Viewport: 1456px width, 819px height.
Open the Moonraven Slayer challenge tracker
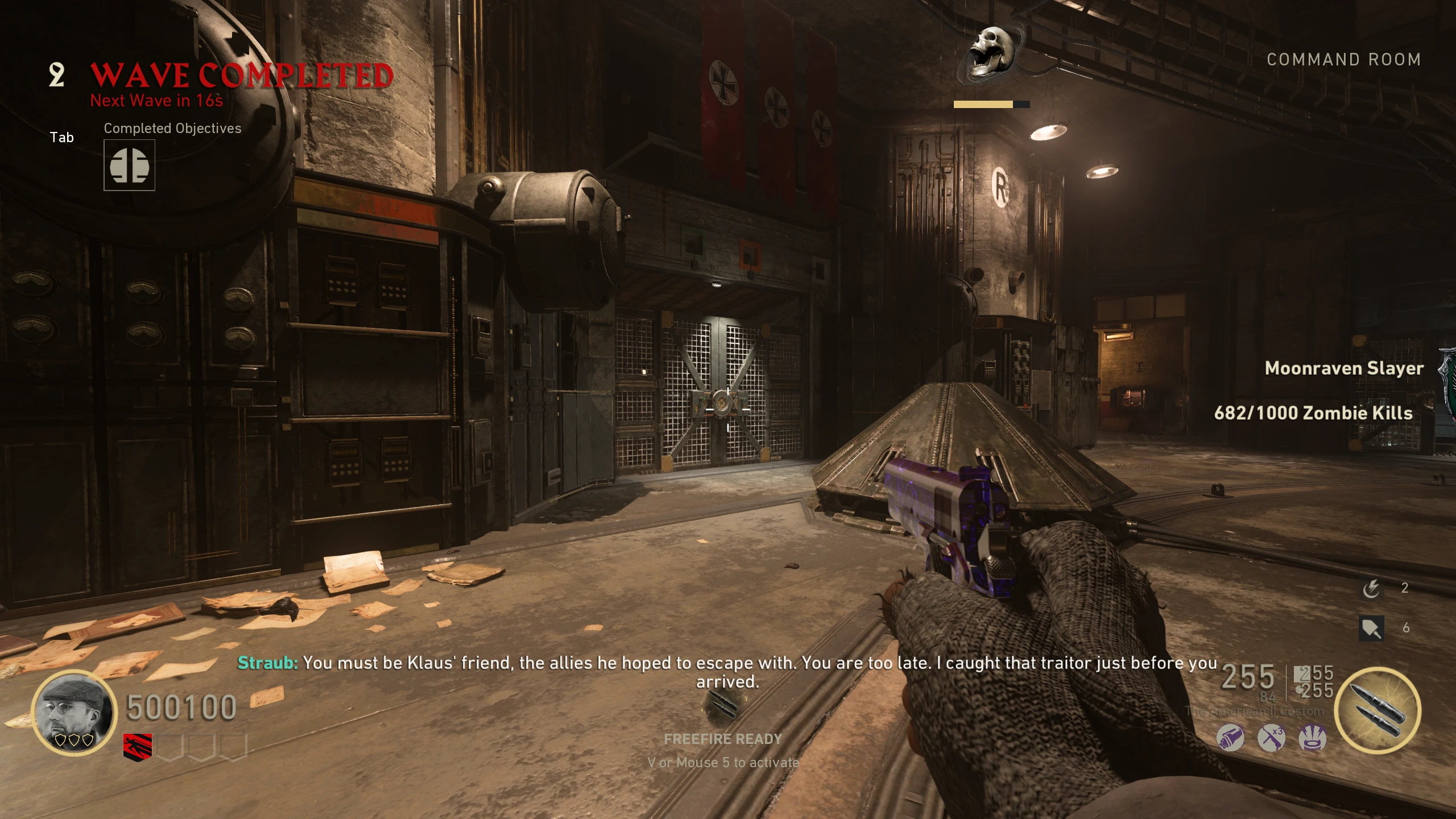(1344, 369)
